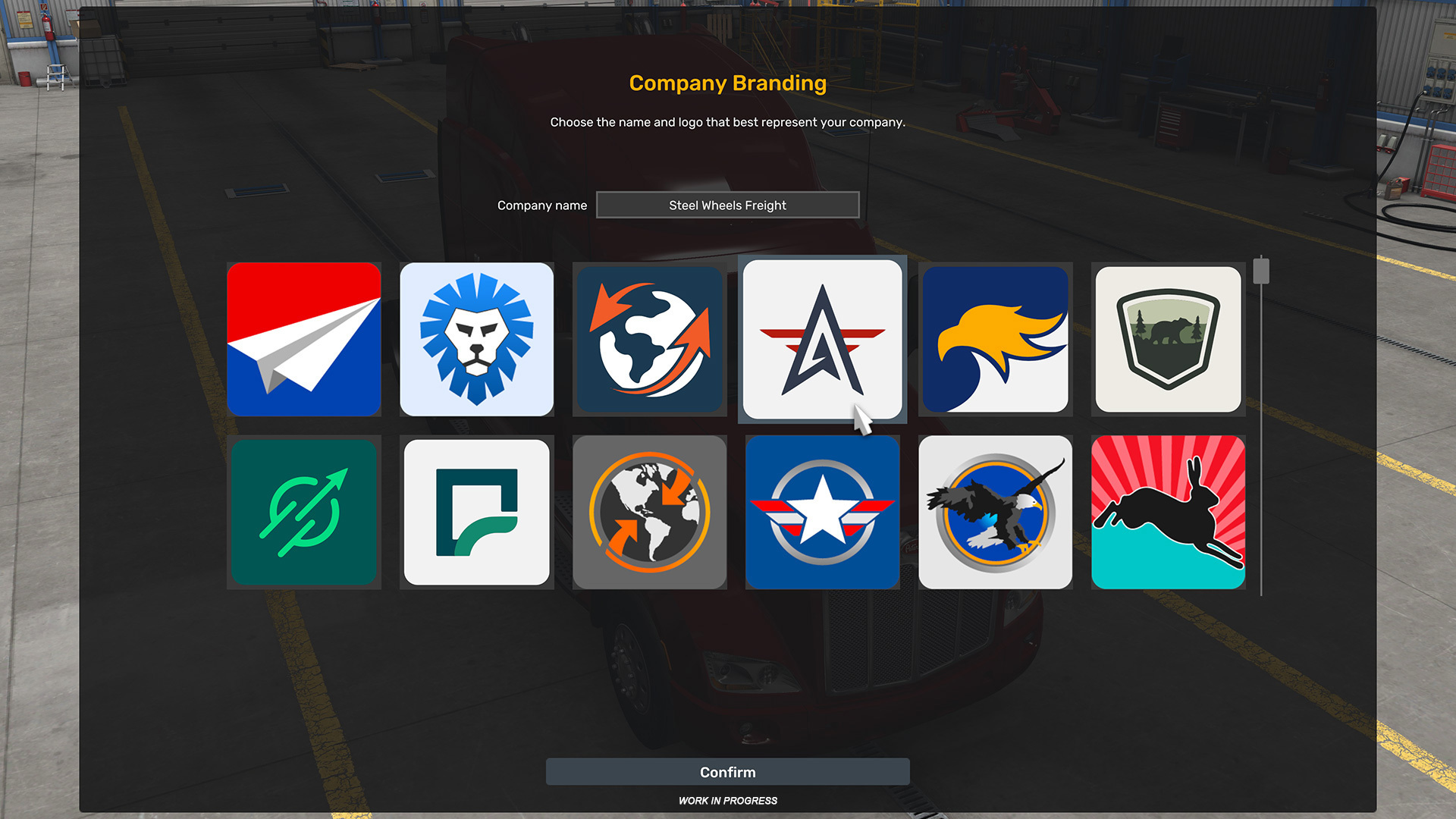Confirm the company branding choices
The image size is (1456, 819).
727,771
